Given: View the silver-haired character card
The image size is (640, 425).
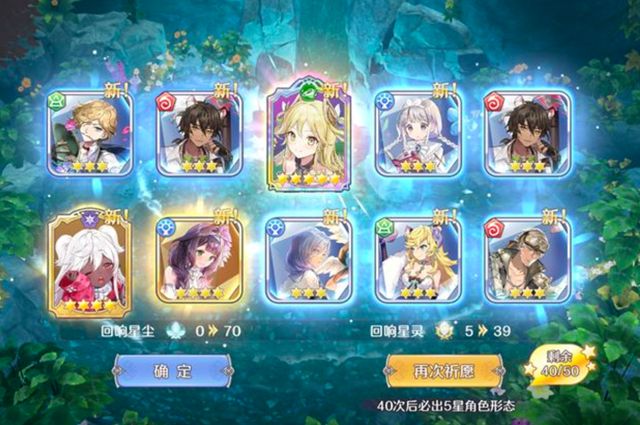Looking at the screenshot, I should [x=308, y=258].
